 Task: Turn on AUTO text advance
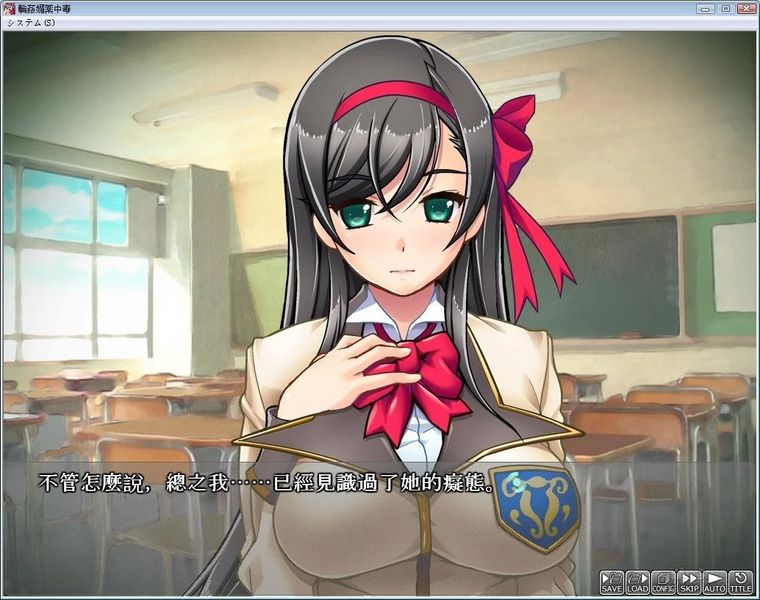pos(714,582)
